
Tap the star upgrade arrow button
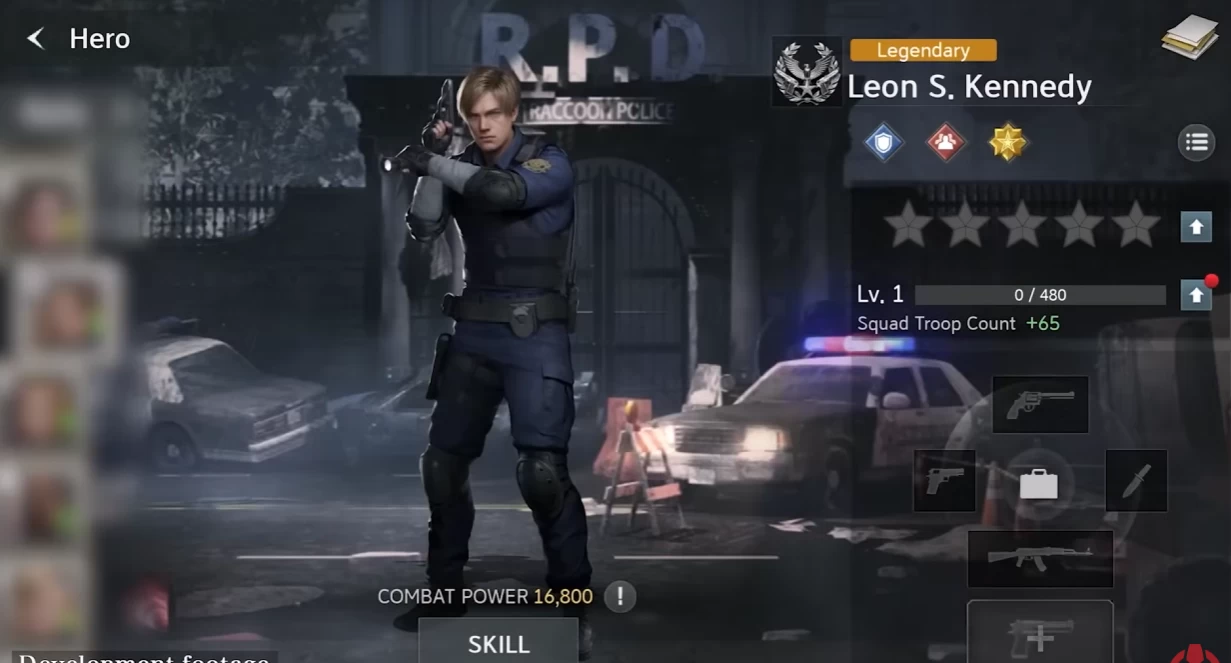[1196, 227]
